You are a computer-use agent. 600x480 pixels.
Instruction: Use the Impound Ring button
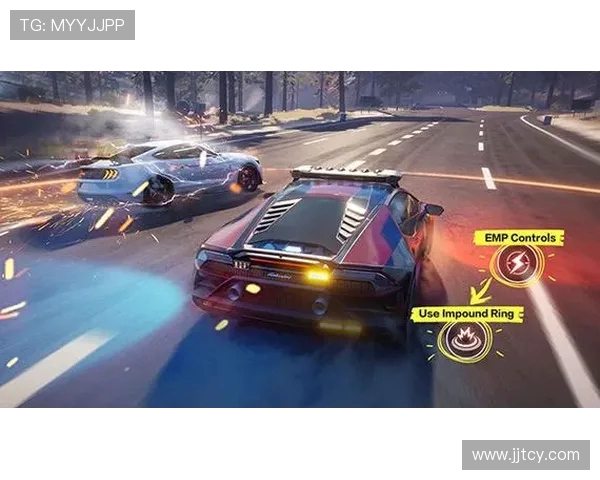coord(465,342)
